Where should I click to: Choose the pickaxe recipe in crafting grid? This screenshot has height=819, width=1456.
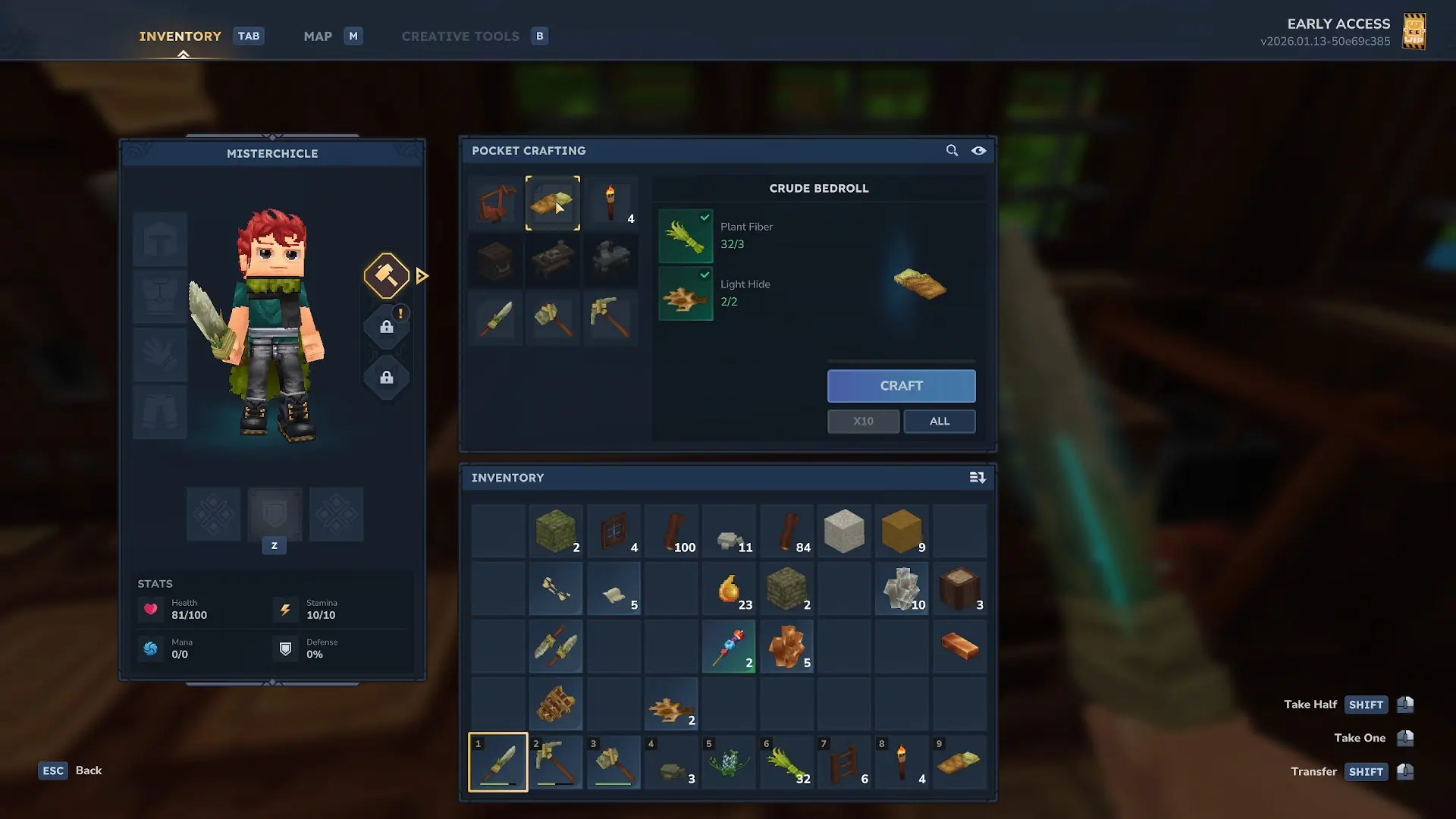[610, 318]
